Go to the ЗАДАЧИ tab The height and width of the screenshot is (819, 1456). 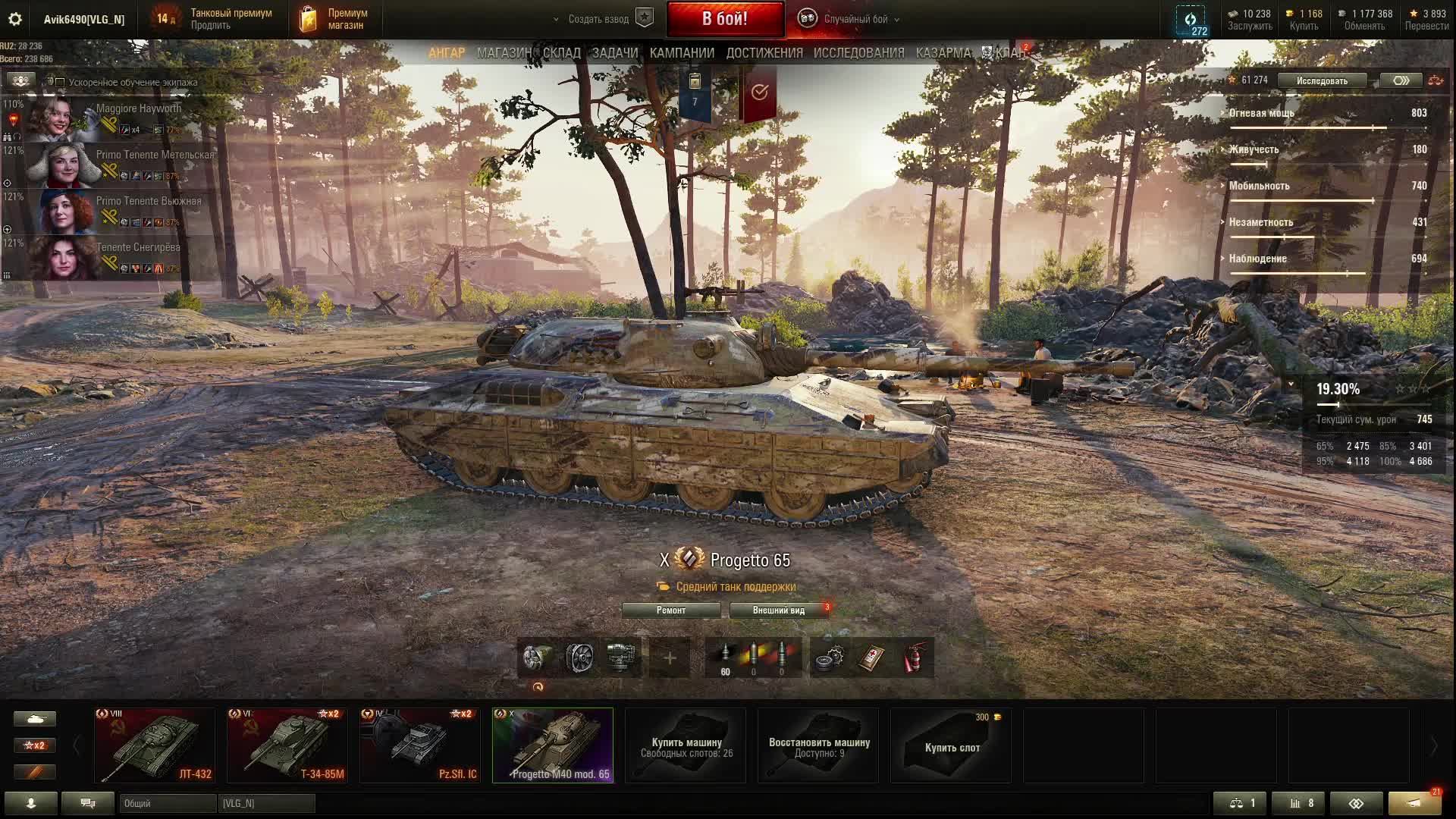click(615, 53)
